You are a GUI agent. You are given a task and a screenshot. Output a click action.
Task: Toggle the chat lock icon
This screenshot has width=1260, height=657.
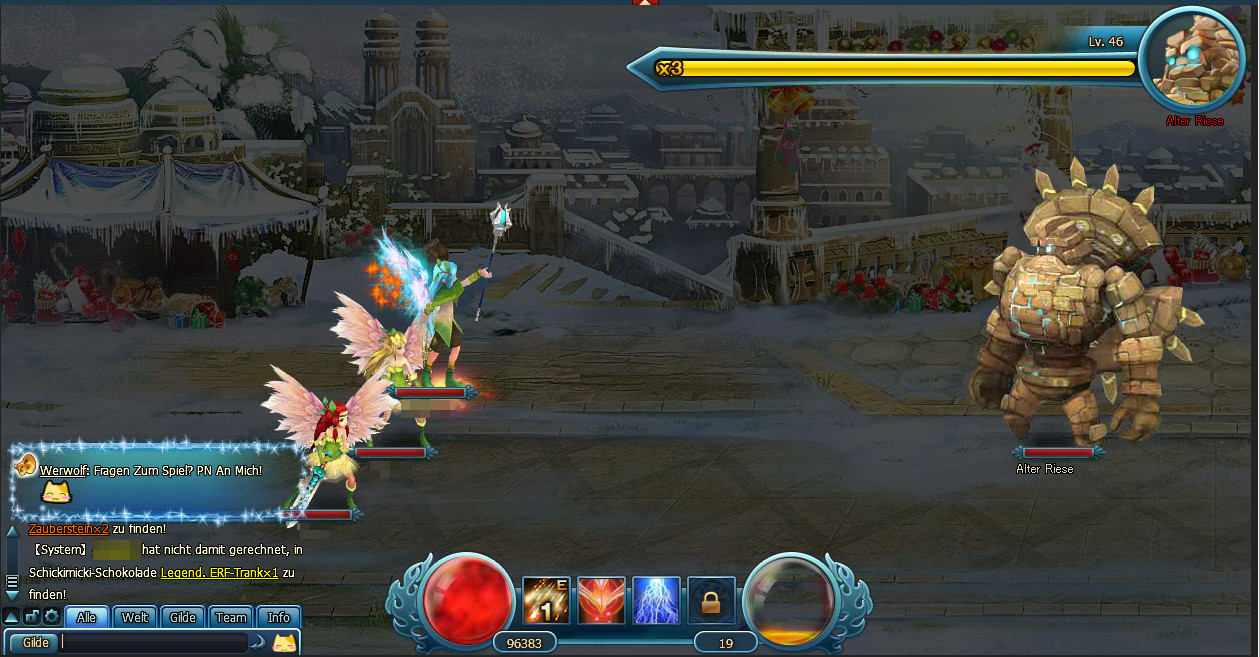pos(32,617)
